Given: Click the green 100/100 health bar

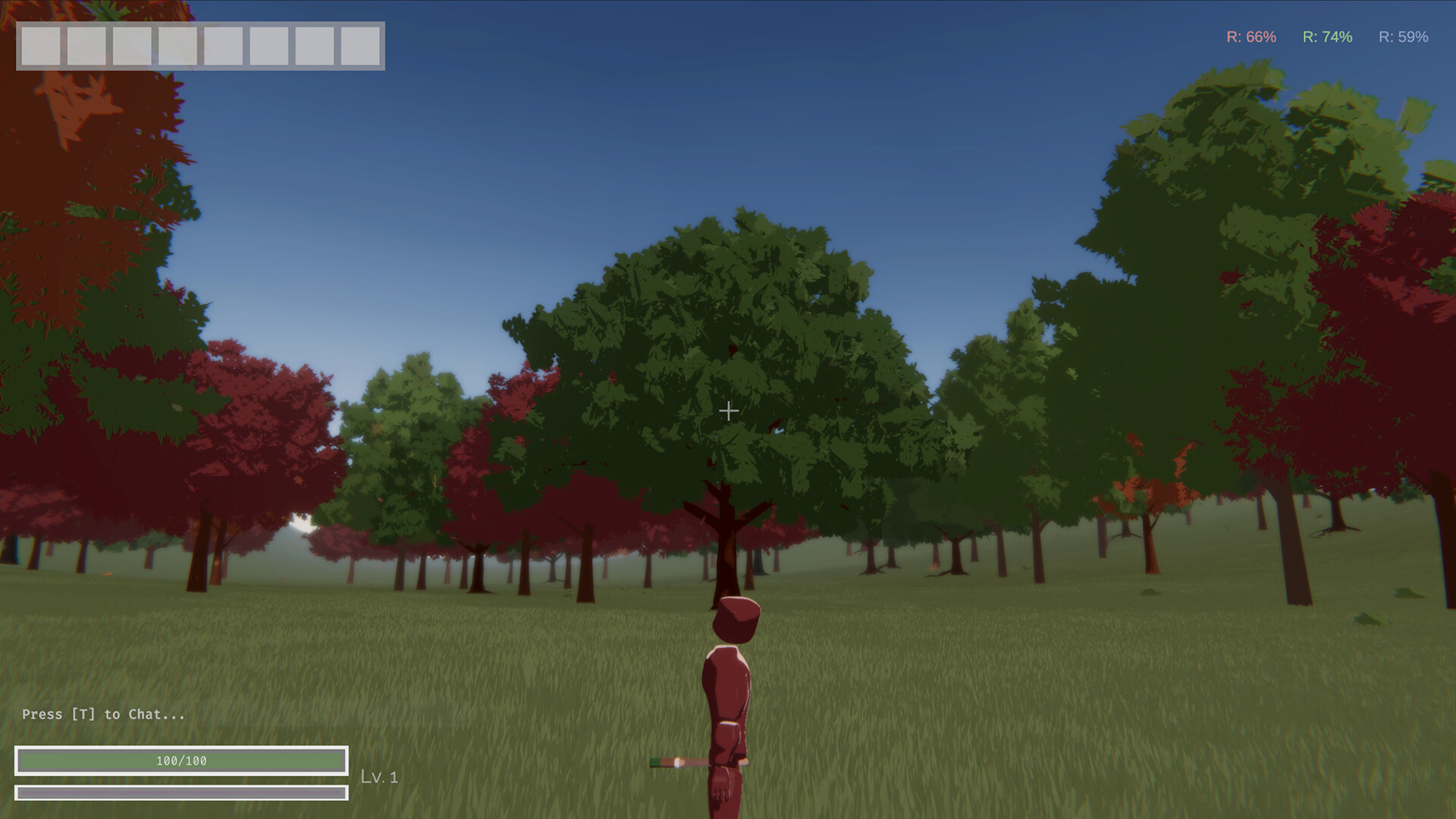Looking at the screenshot, I should [x=182, y=761].
